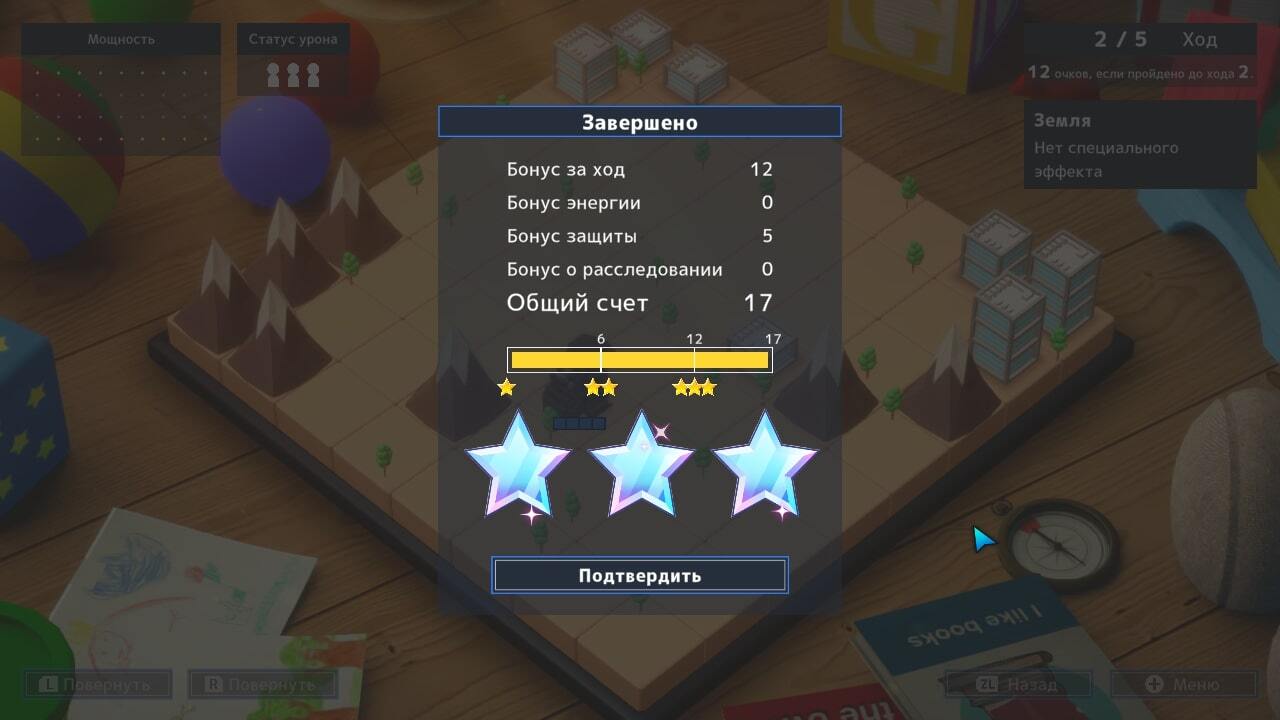Confirm the results with Подтвердить

pos(640,576)
